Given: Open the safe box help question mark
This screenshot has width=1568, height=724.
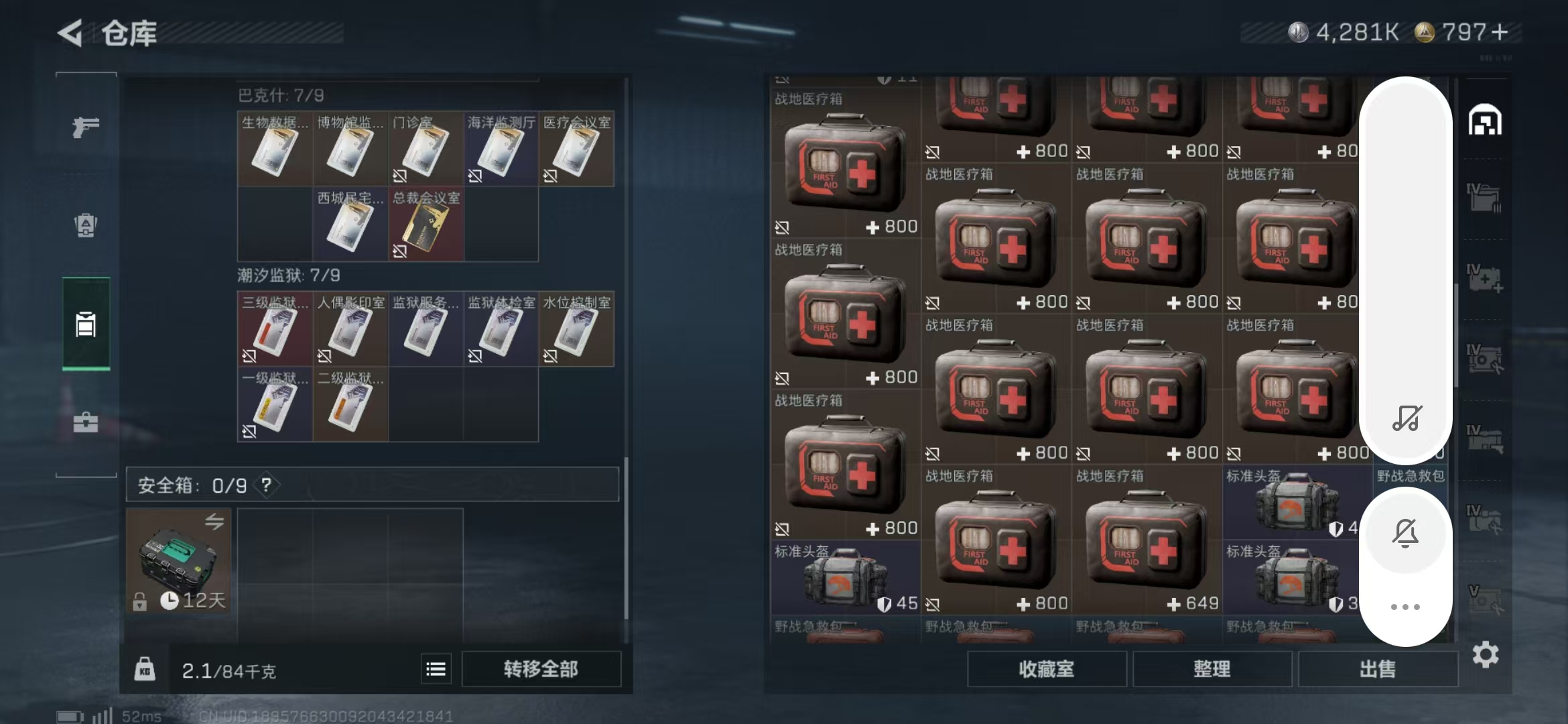Looking at the screenshot, I should (267, 485).
